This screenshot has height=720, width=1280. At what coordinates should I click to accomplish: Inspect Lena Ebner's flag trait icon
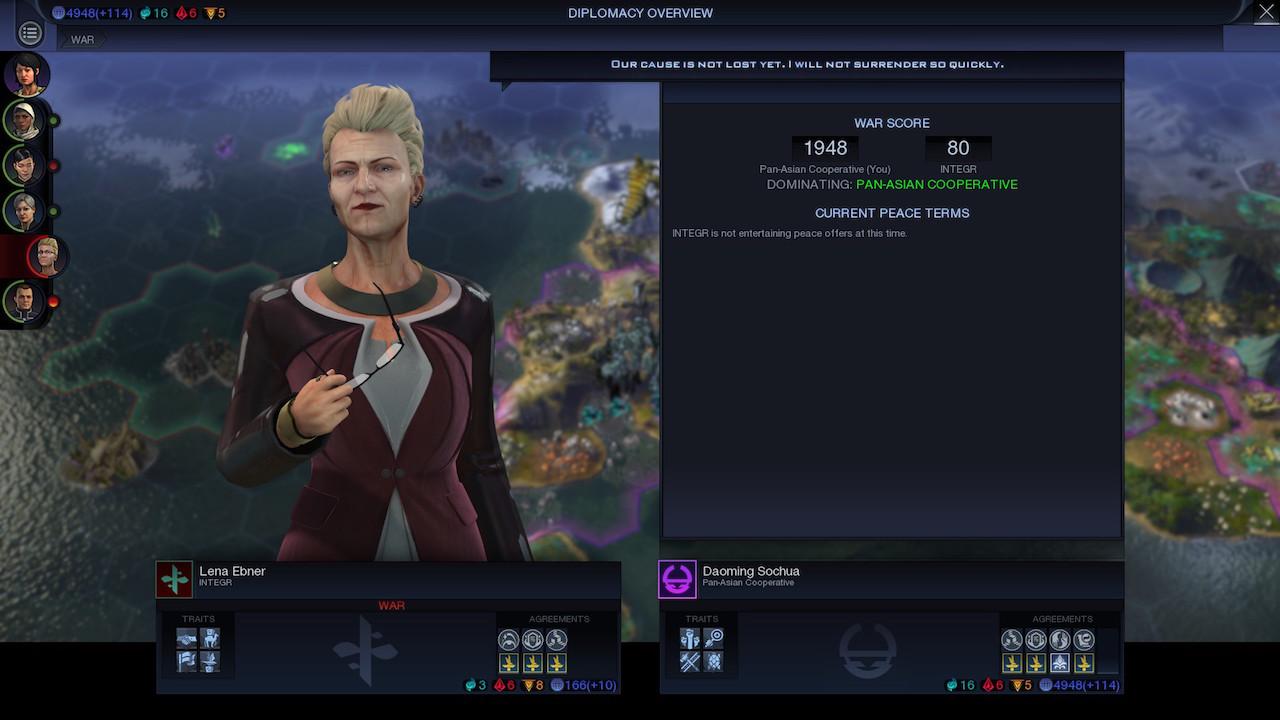click(x=187, y=661)
